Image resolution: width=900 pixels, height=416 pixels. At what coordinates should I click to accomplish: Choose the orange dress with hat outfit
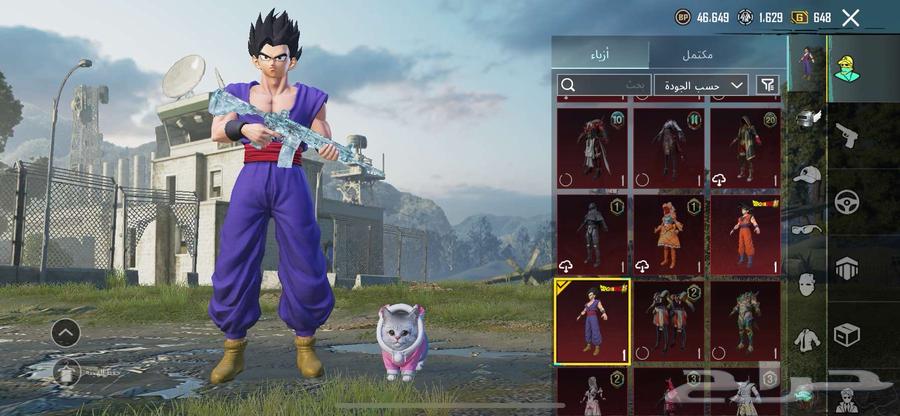[668, 235]
